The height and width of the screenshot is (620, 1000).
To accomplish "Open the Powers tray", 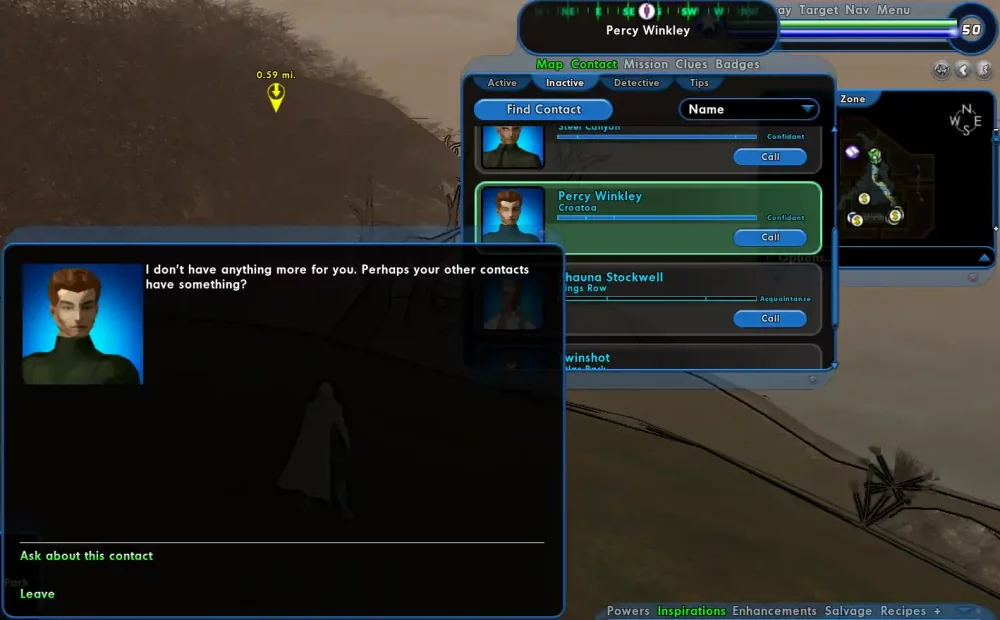I will [x=628, y=611].
